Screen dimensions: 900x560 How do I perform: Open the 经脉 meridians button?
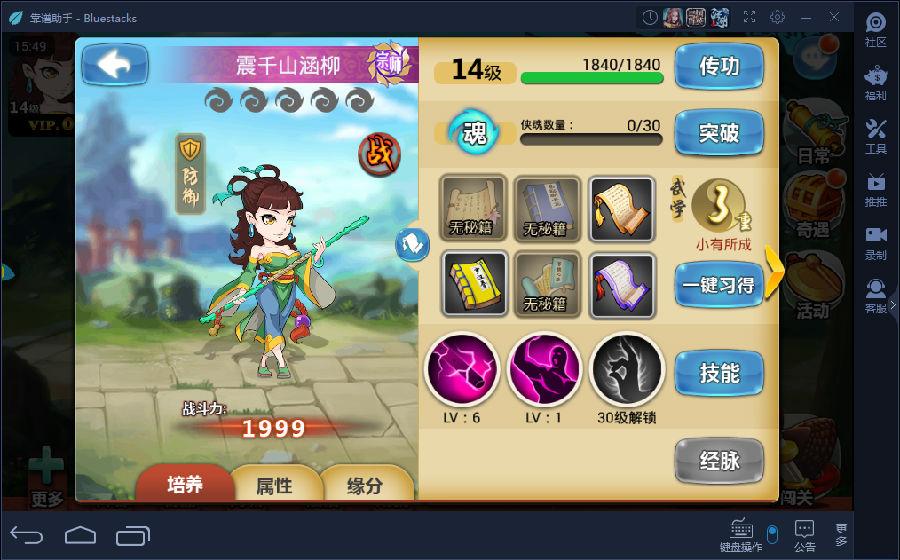719,461
